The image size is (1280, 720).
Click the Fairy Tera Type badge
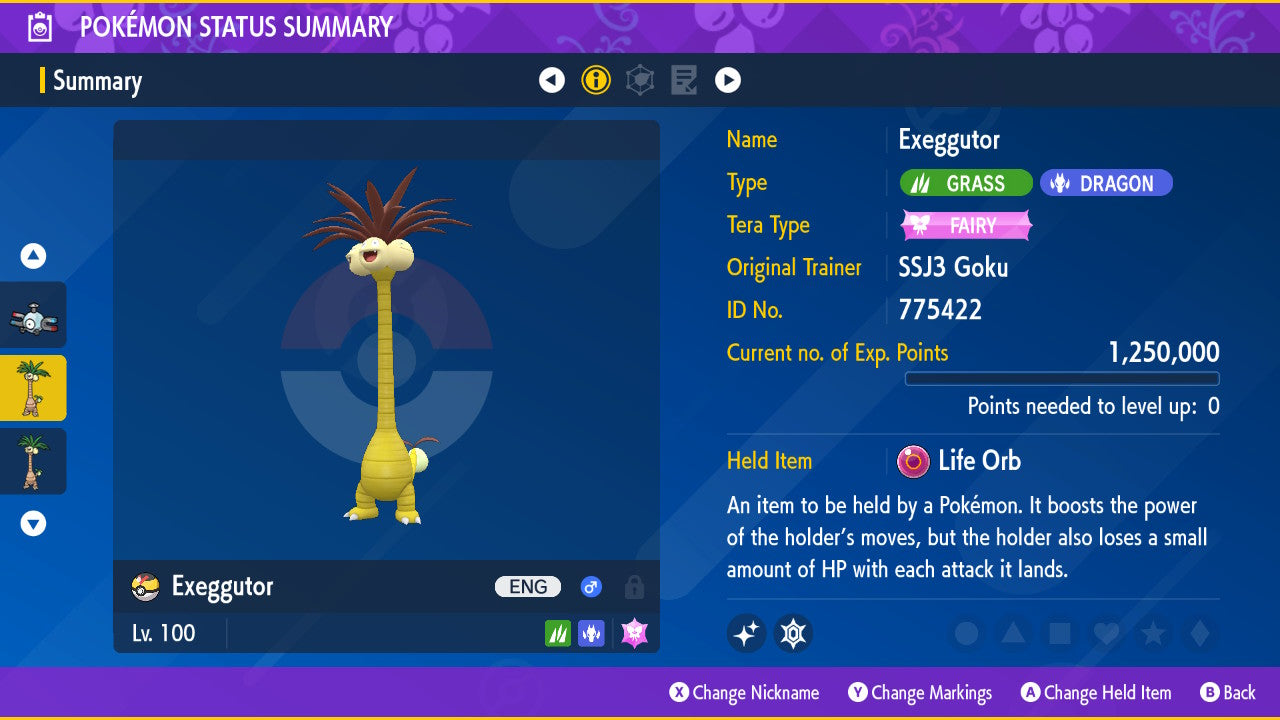coord(966,225)
